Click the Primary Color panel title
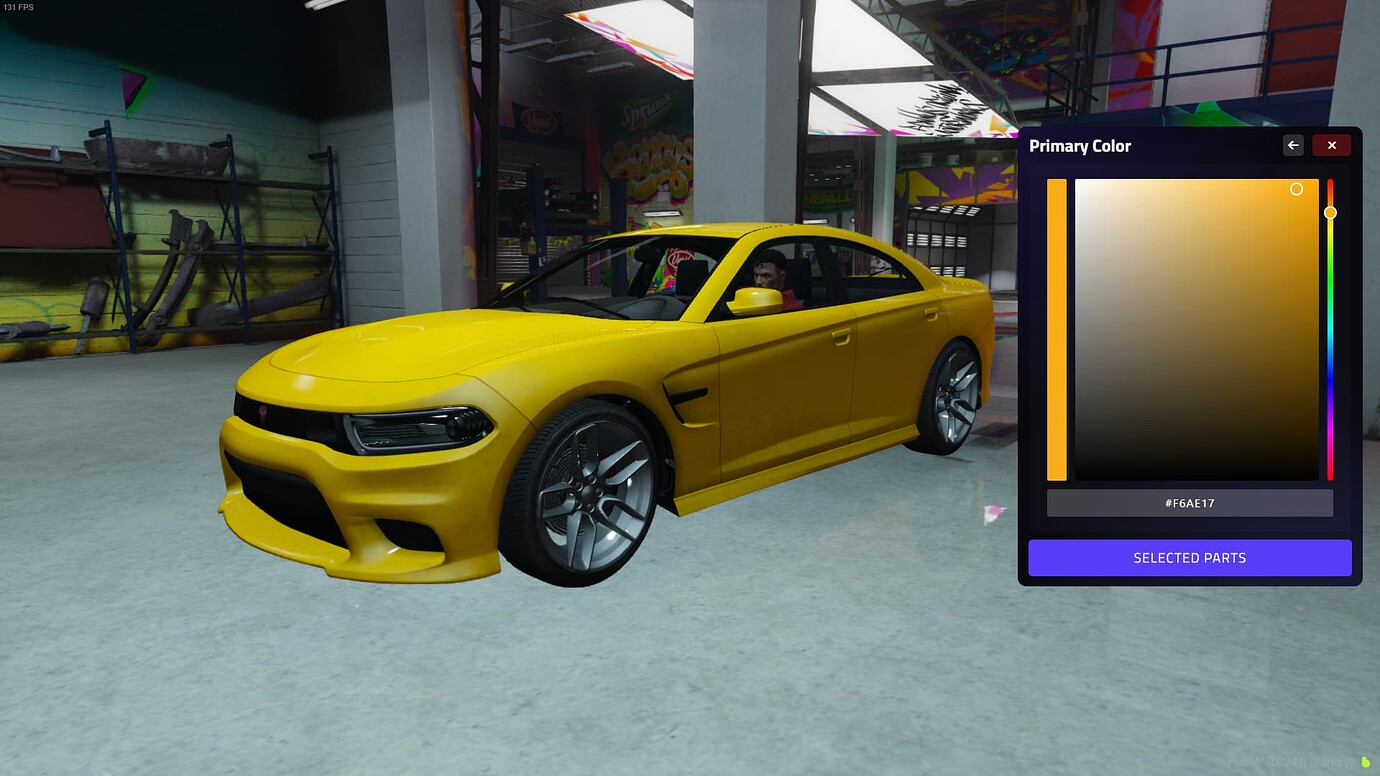The image size is (1380, 776). tap(1080, 145)
